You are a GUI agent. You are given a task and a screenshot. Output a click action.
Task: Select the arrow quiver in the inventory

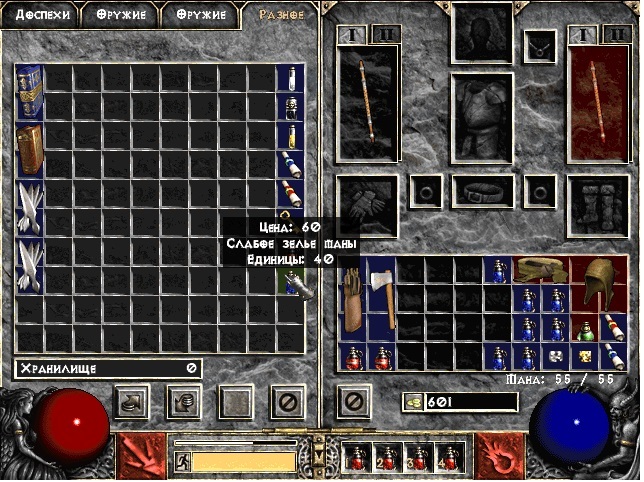(x=353, y=300)
